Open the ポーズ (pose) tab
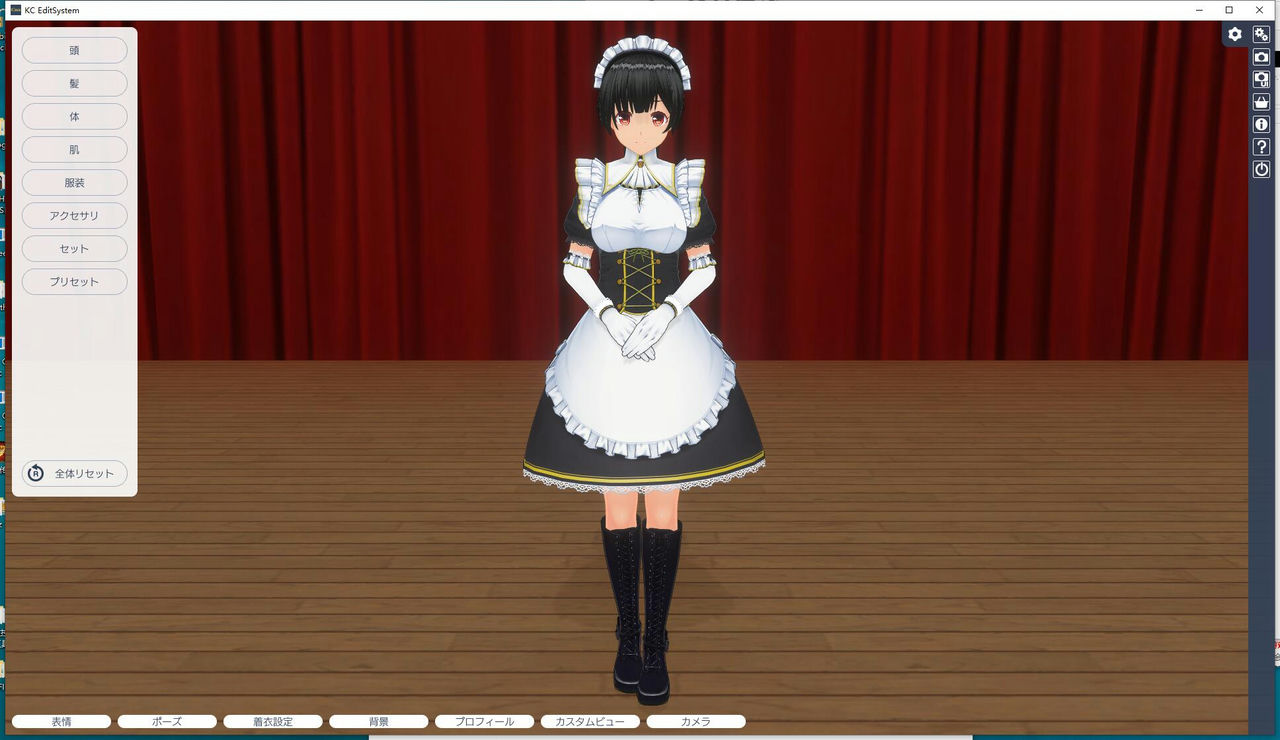The image size is (1280, 740). [167, 721]
